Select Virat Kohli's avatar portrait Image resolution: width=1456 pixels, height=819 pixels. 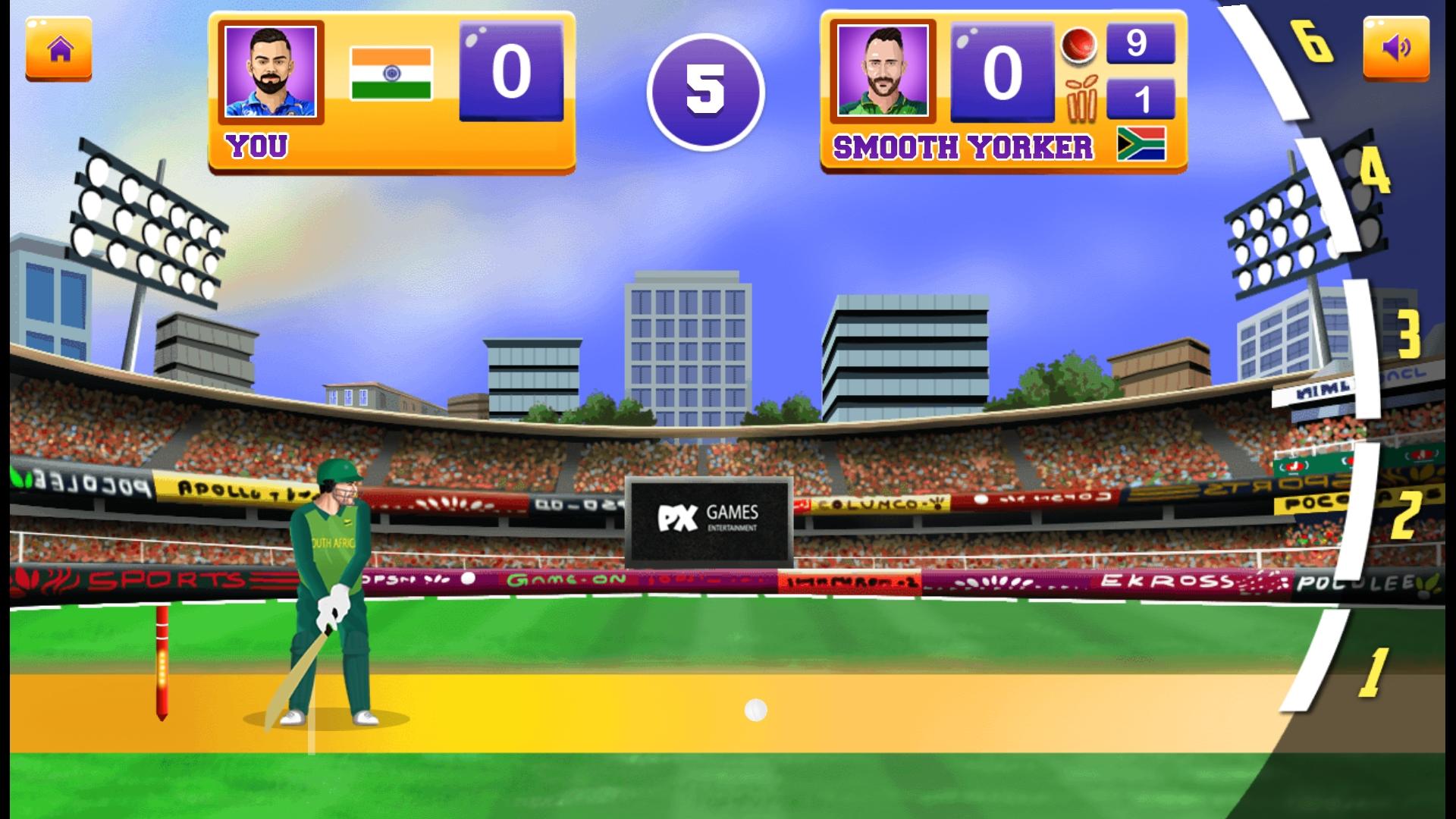tap(271, 72)
